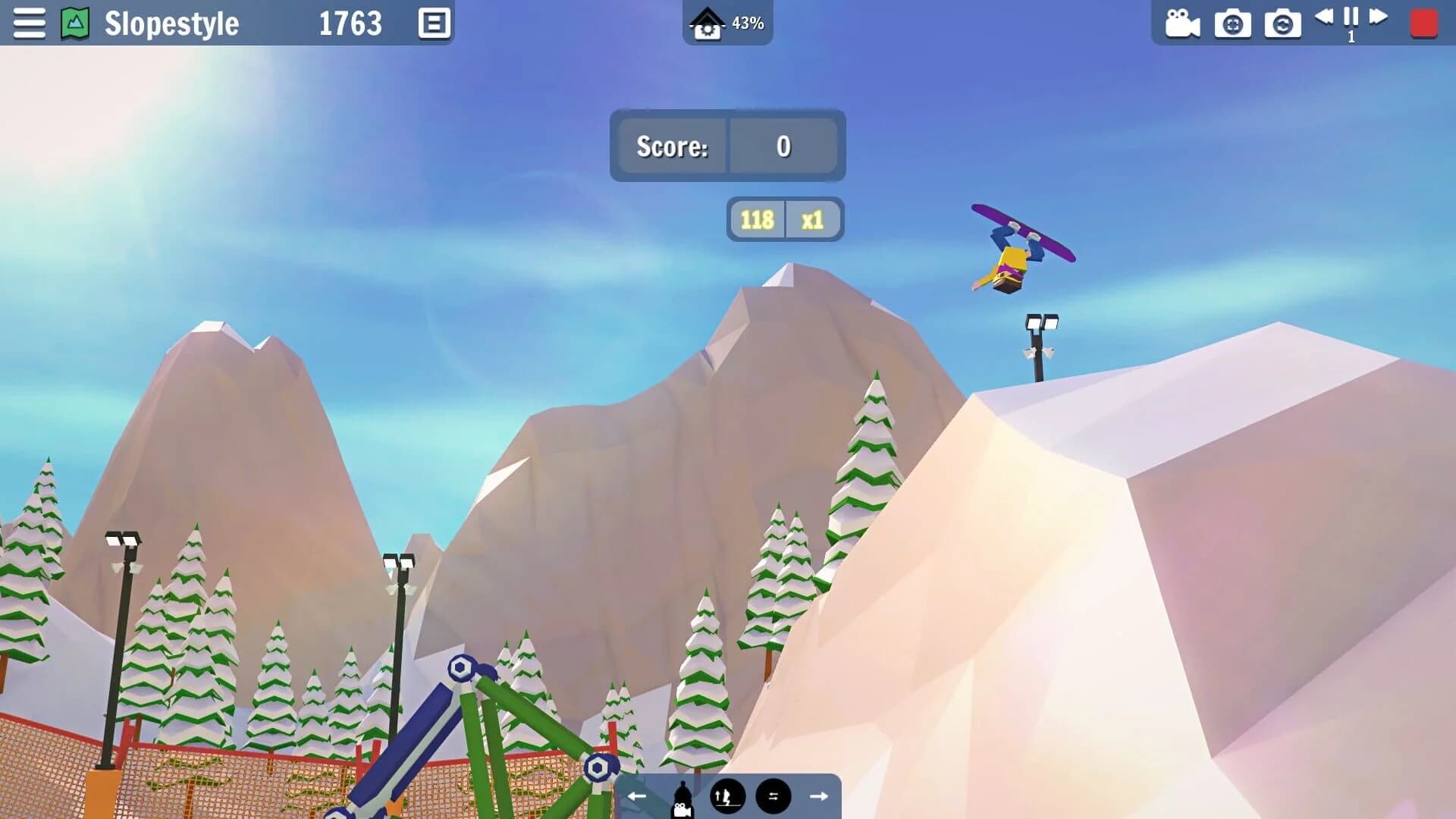This screenshot has height=819, width=1456.
Task: Select the camera with rotate arrows icon
Action: tap(1283, 24)
